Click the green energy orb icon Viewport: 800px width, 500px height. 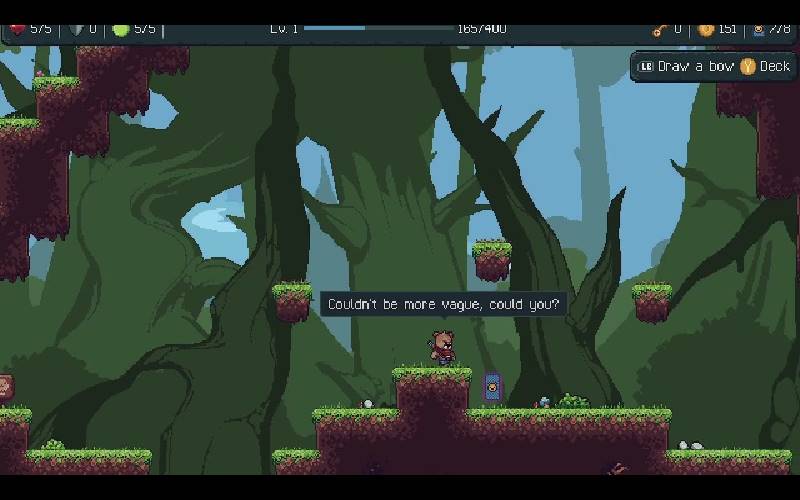tap(121, 29)
